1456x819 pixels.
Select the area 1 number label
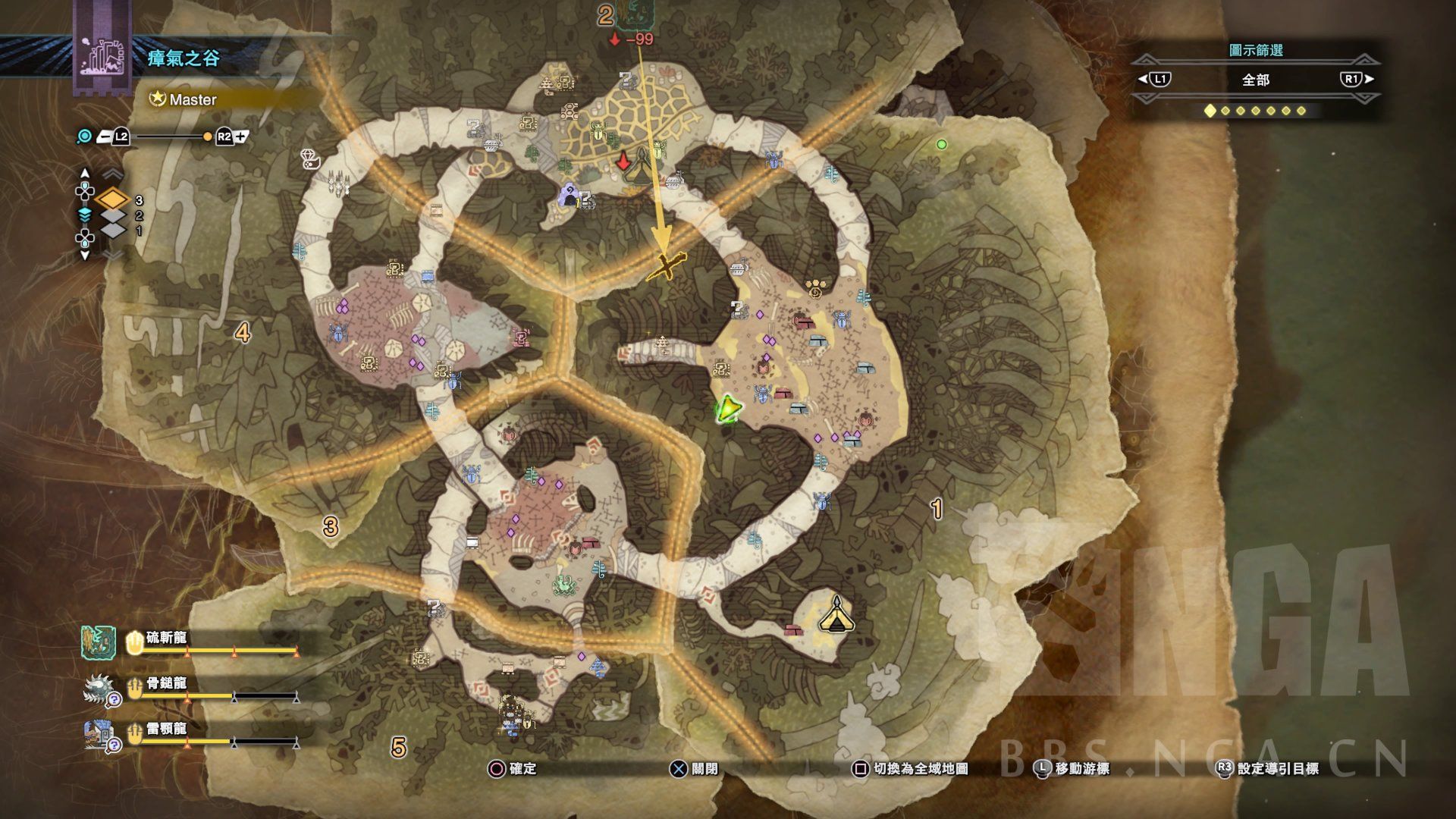pos(937,509)
